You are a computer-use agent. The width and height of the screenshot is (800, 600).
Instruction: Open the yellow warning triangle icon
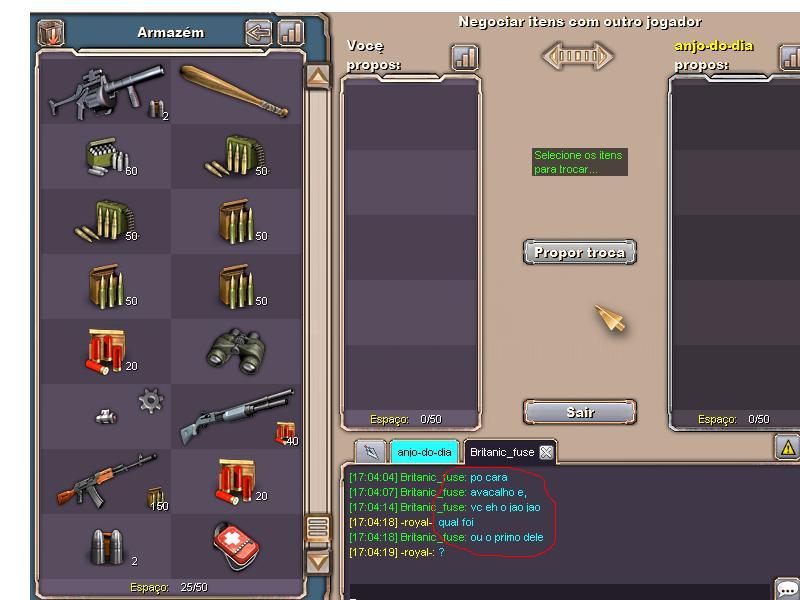point(787,448)
